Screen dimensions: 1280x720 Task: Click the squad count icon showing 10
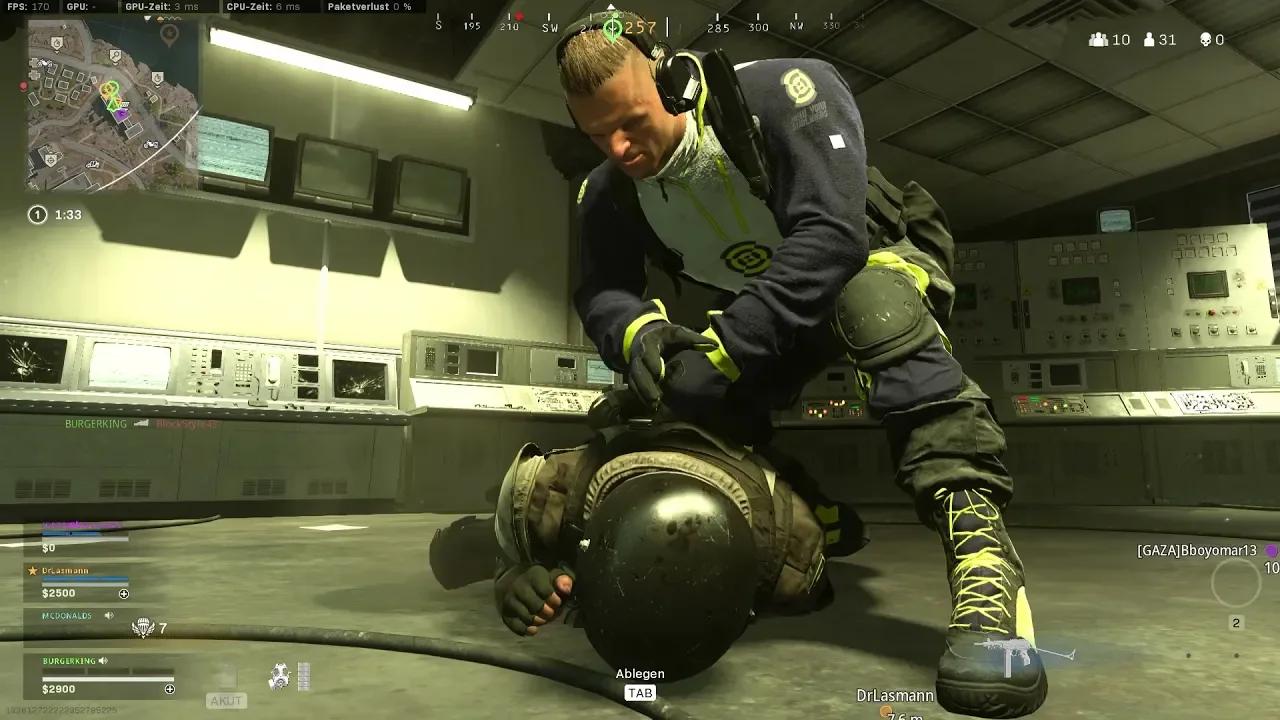point(1098,40)
